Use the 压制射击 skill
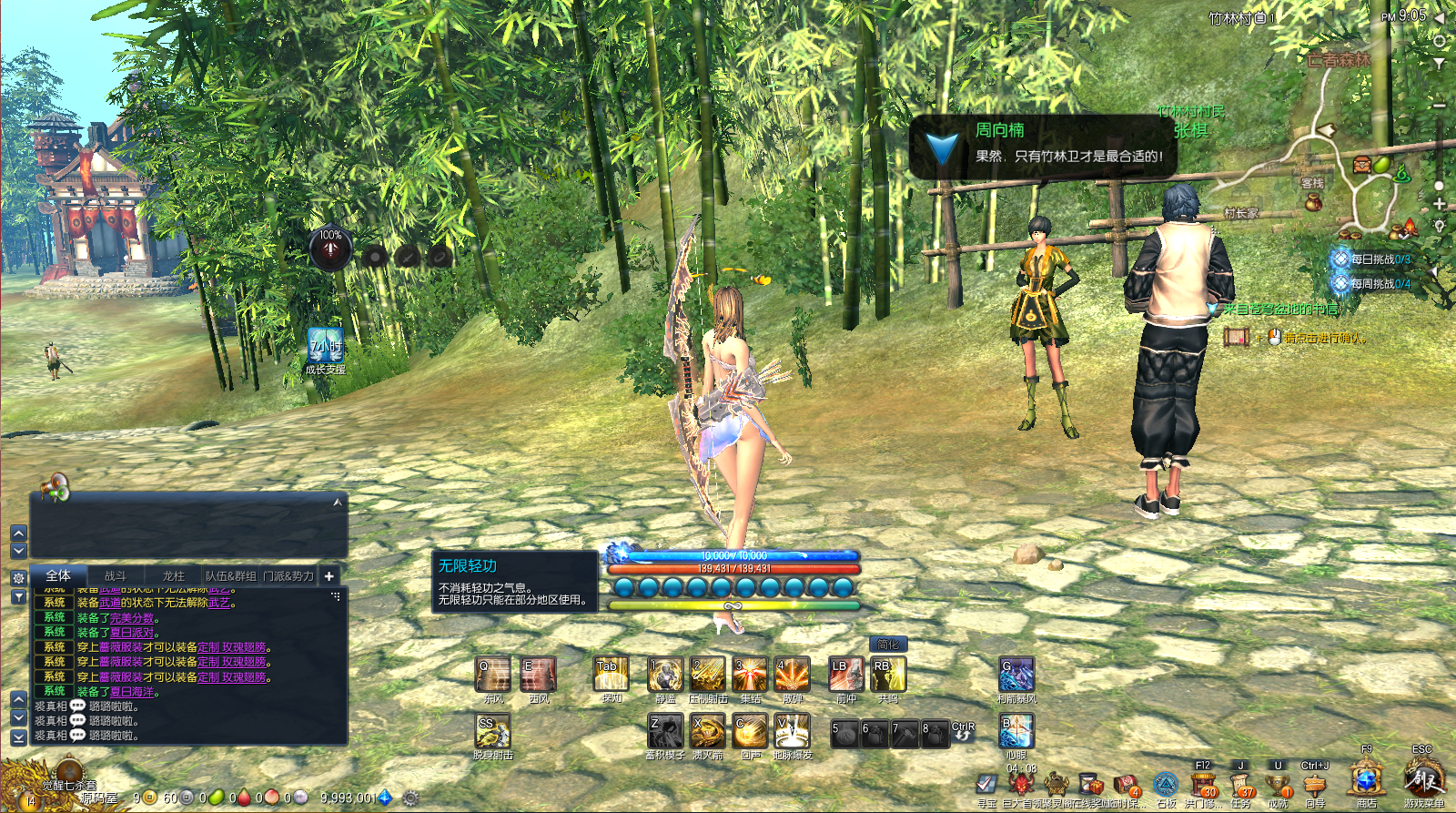 click(707, 675)
